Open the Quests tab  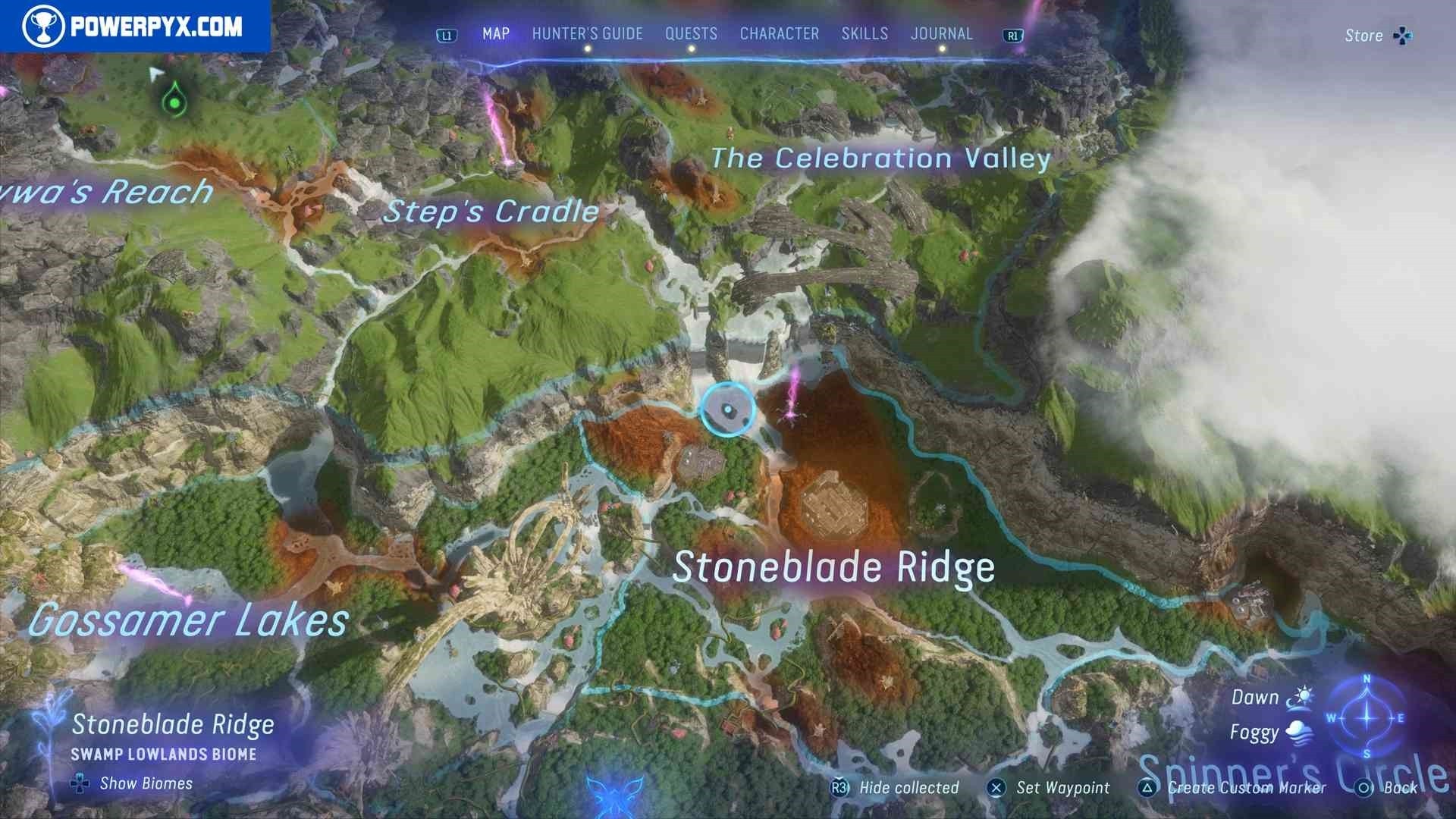tap(691, 34)
